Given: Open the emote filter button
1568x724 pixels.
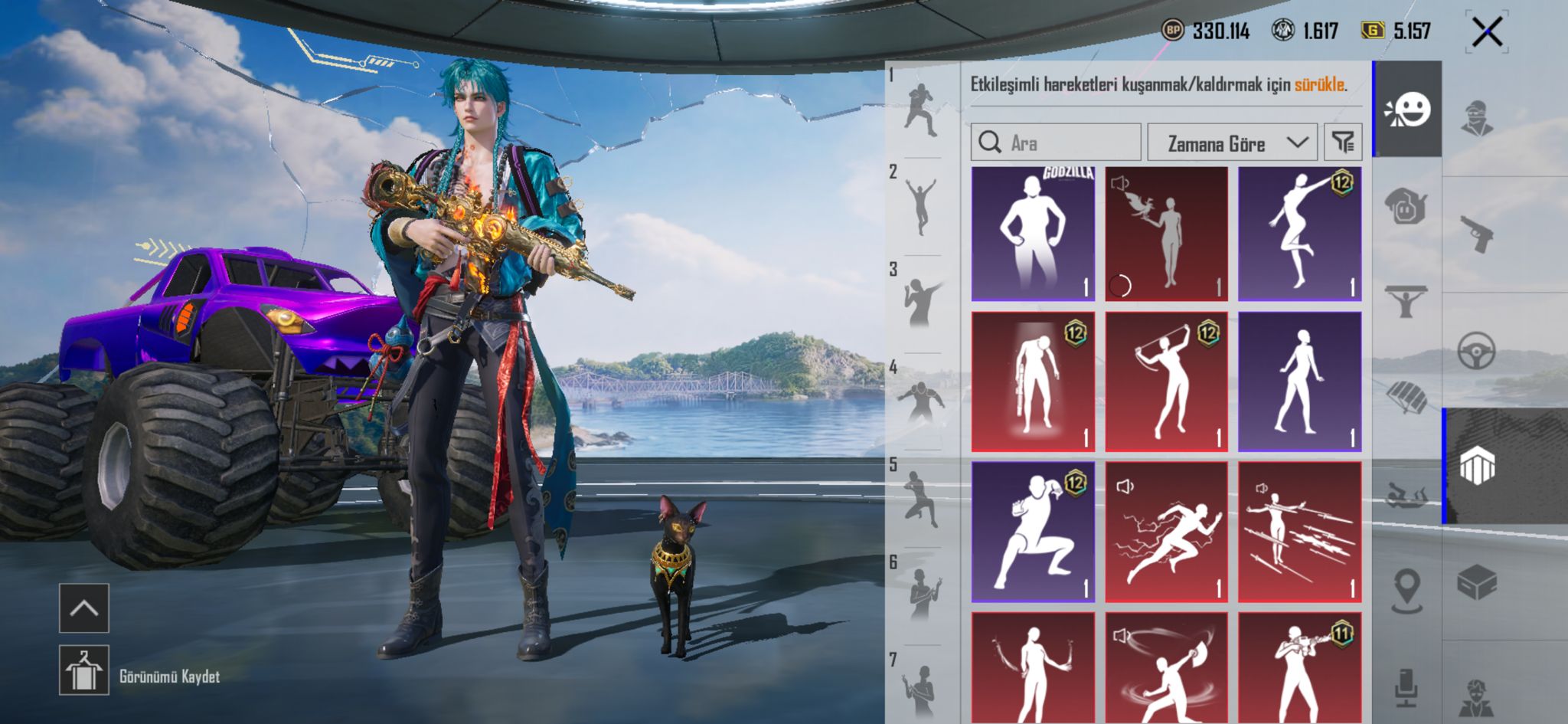Looking at the screenshot, I should tap(1343, 143).
